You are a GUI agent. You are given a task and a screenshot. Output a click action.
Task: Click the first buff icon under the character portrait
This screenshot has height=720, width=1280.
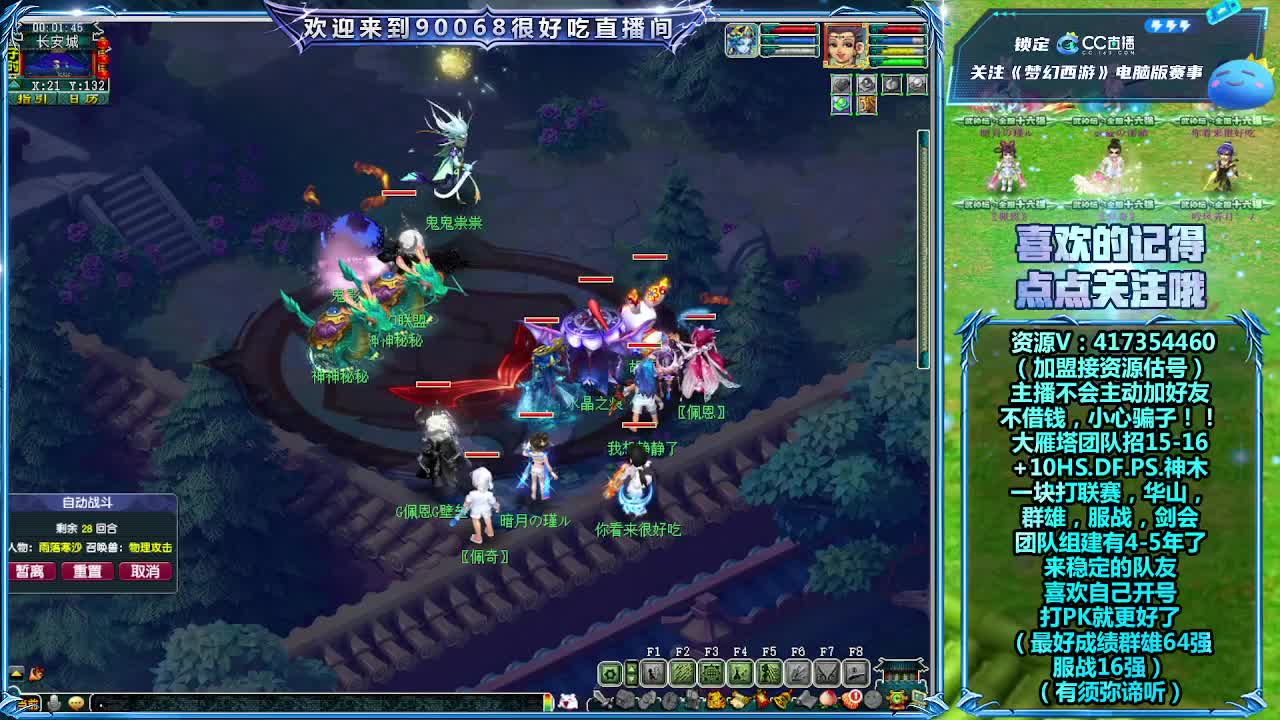841,85
